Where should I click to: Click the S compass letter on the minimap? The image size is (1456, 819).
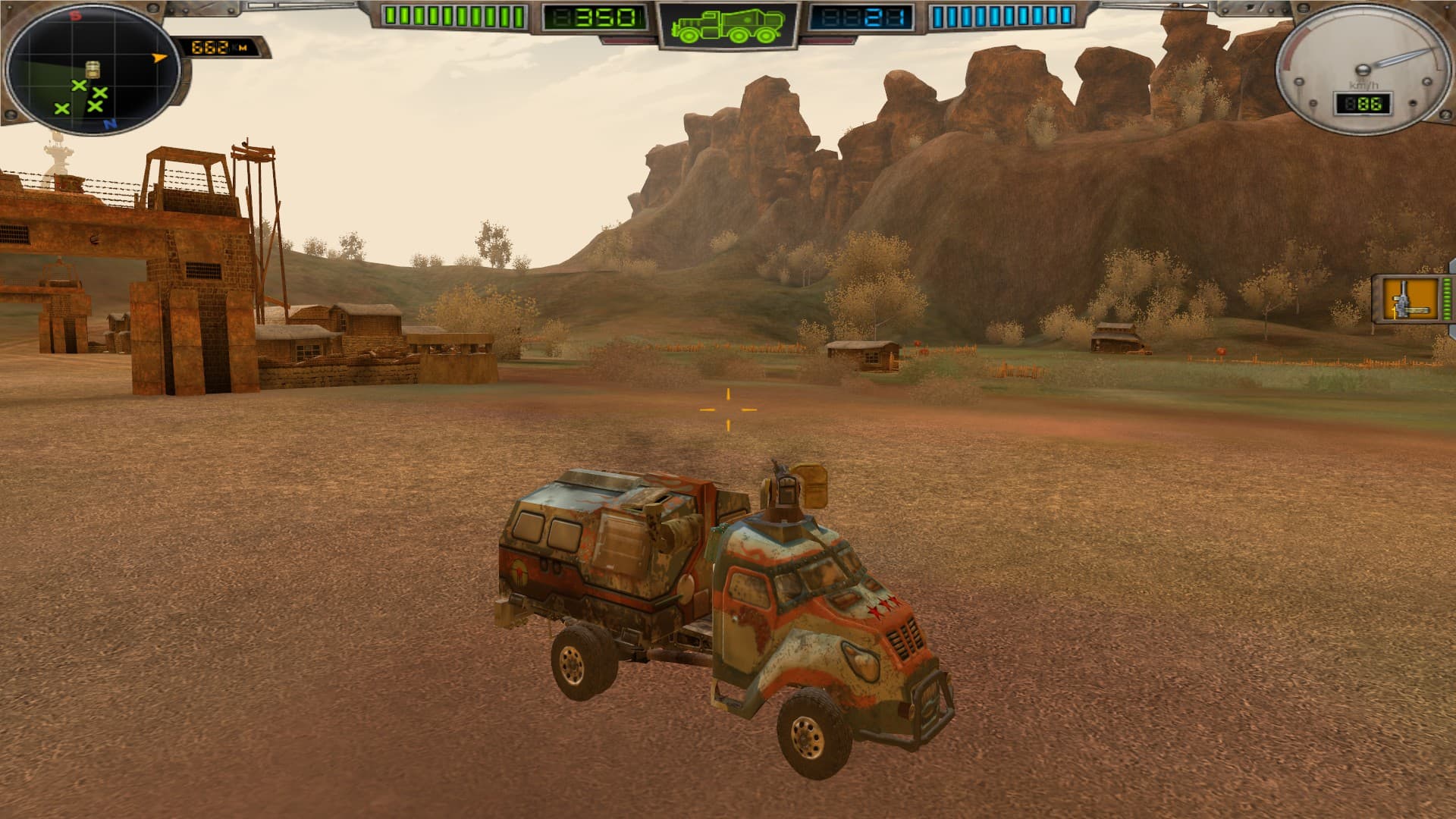pos(77,15)
